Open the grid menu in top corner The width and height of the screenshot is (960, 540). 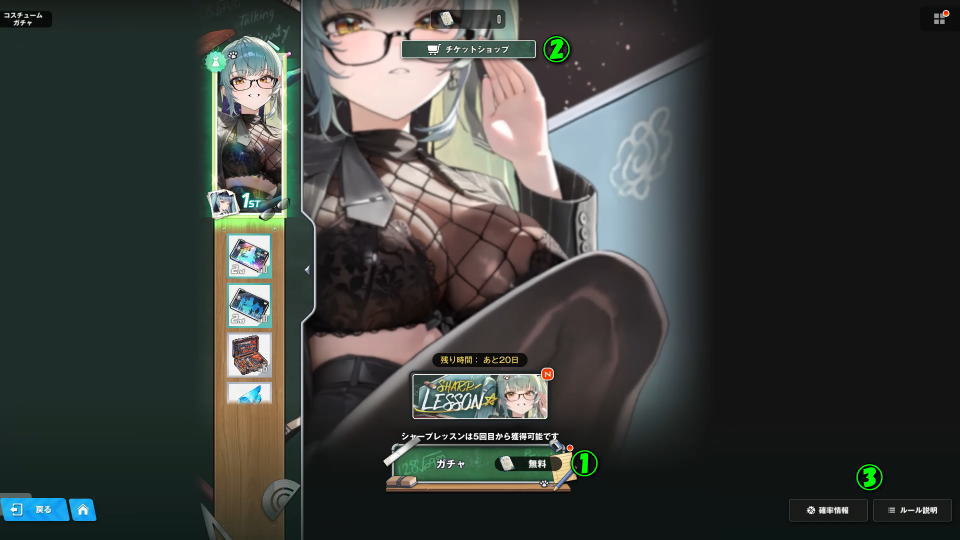pyautogui.click(x=939, y=18)
